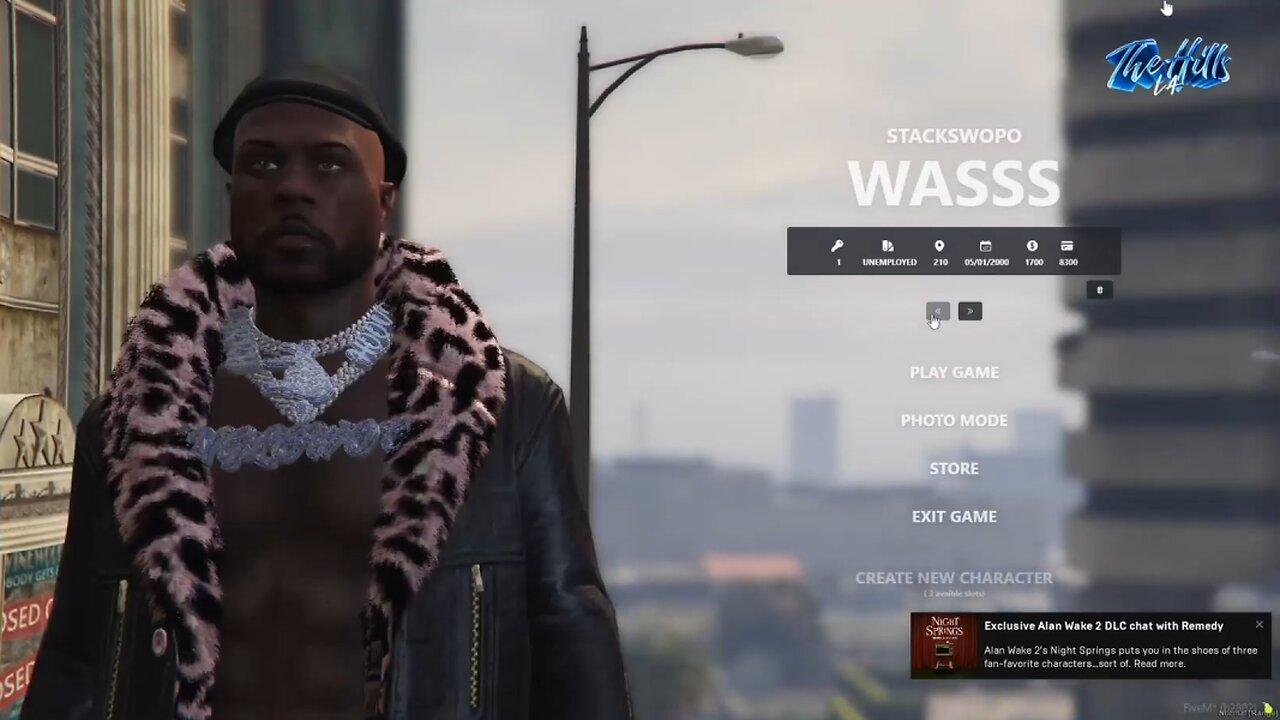Screen dimensions: 1280x720
Task: Start playing with PLAY GAME
Action: [954, 372]
